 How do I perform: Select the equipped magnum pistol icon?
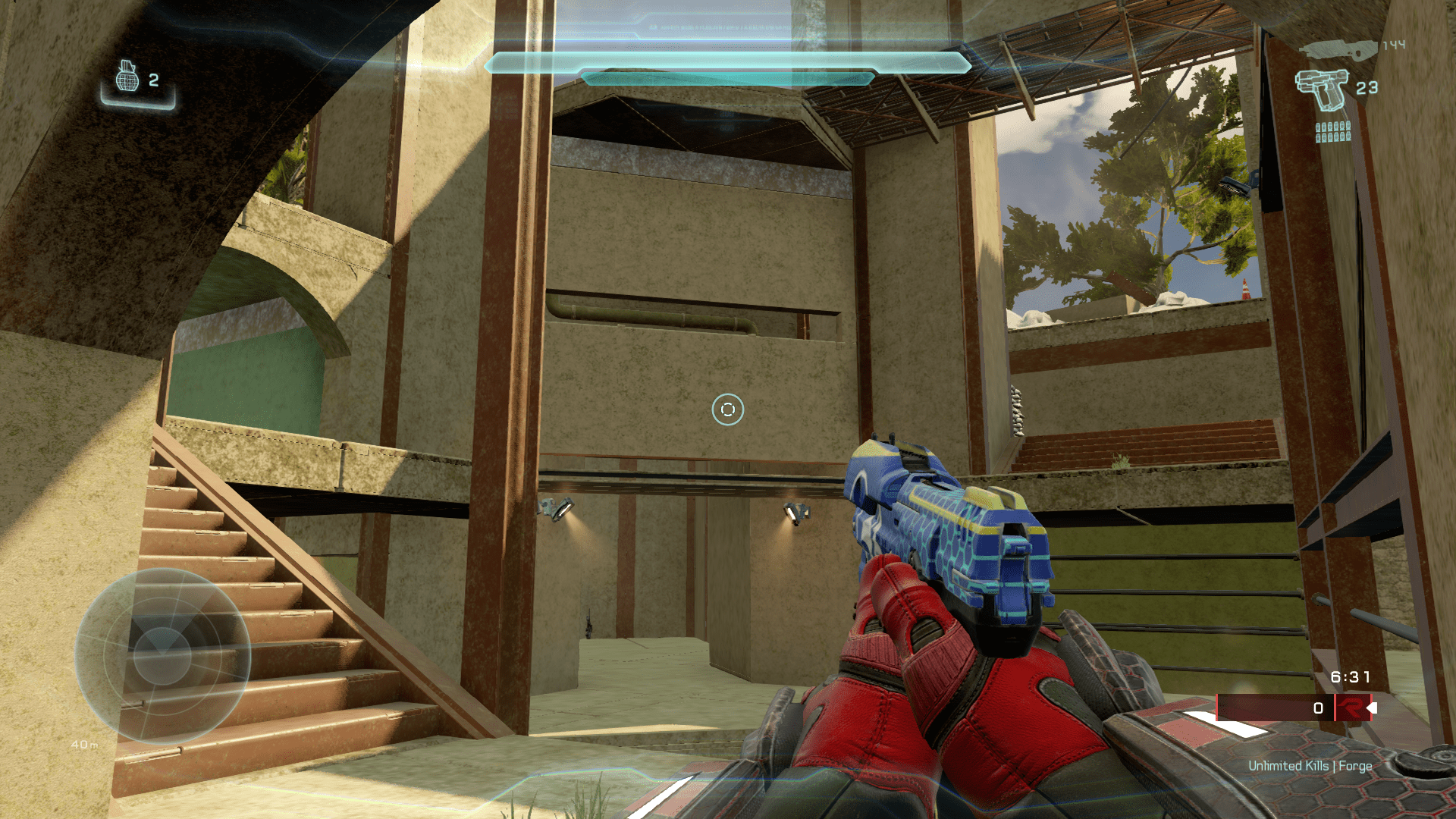(1320, 89)
